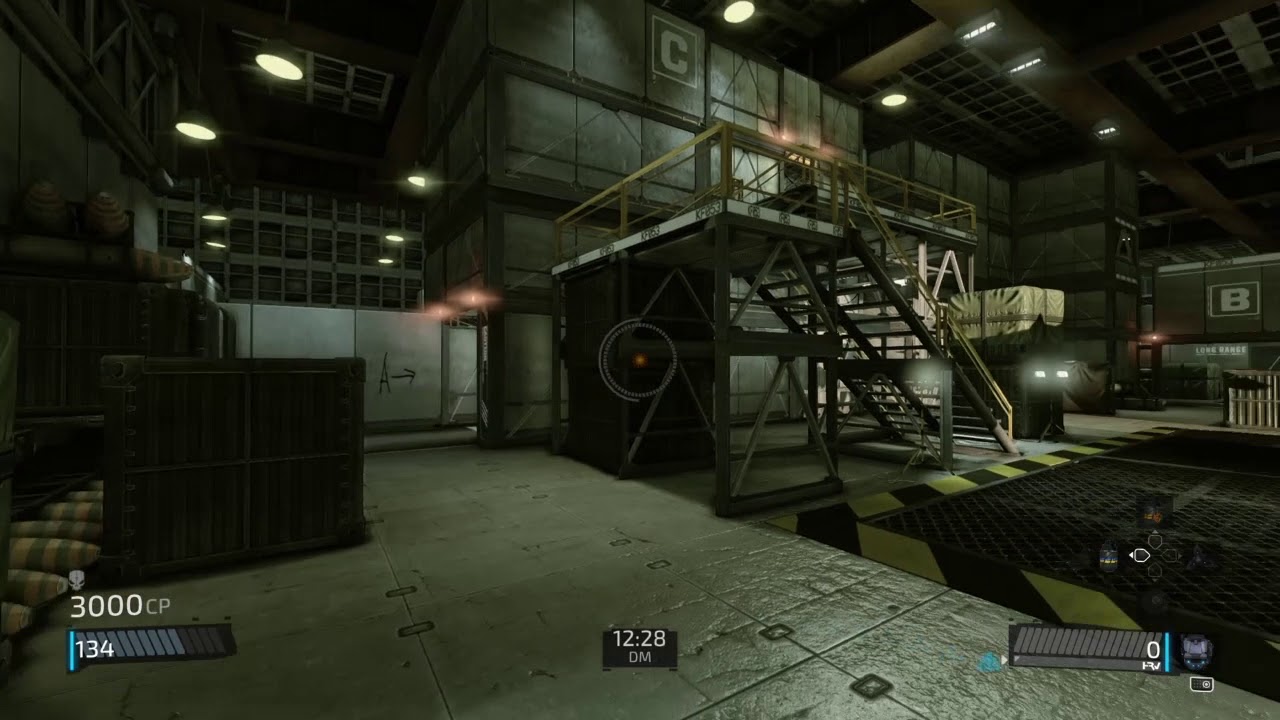Screen dimensions: 1280x720
Task: Select the blue-striped grenade item
Action: click(x=1107, y=557)
